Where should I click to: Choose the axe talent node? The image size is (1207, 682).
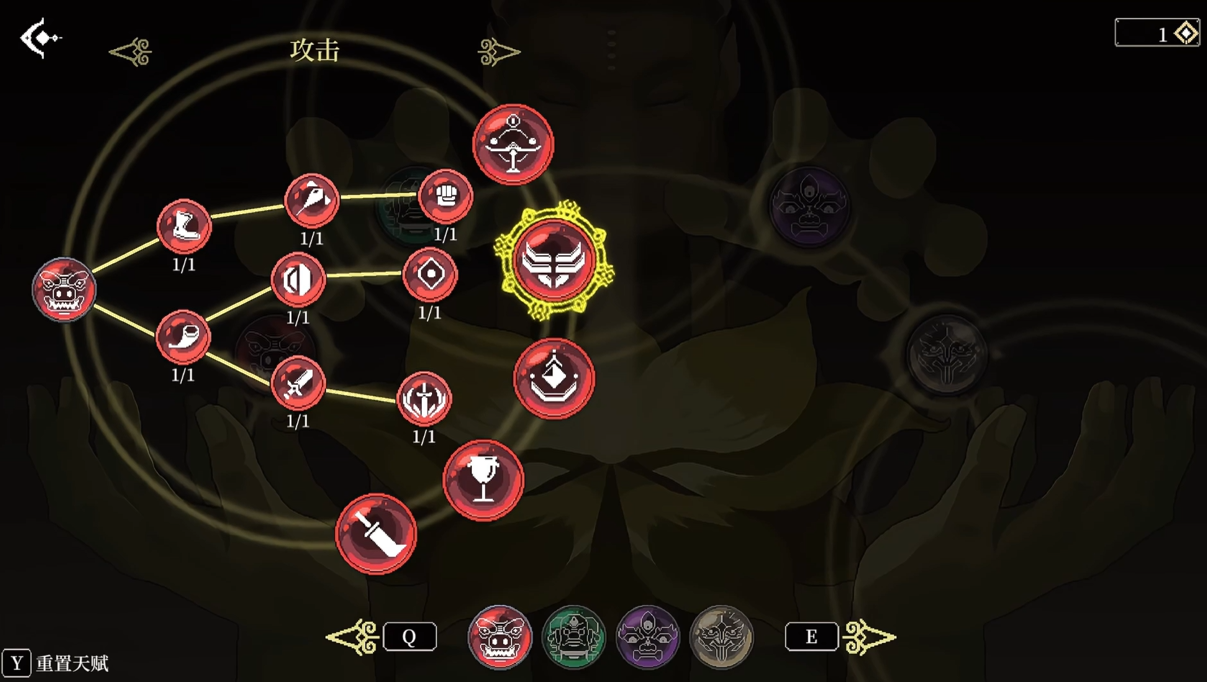[x=312, y=200]
